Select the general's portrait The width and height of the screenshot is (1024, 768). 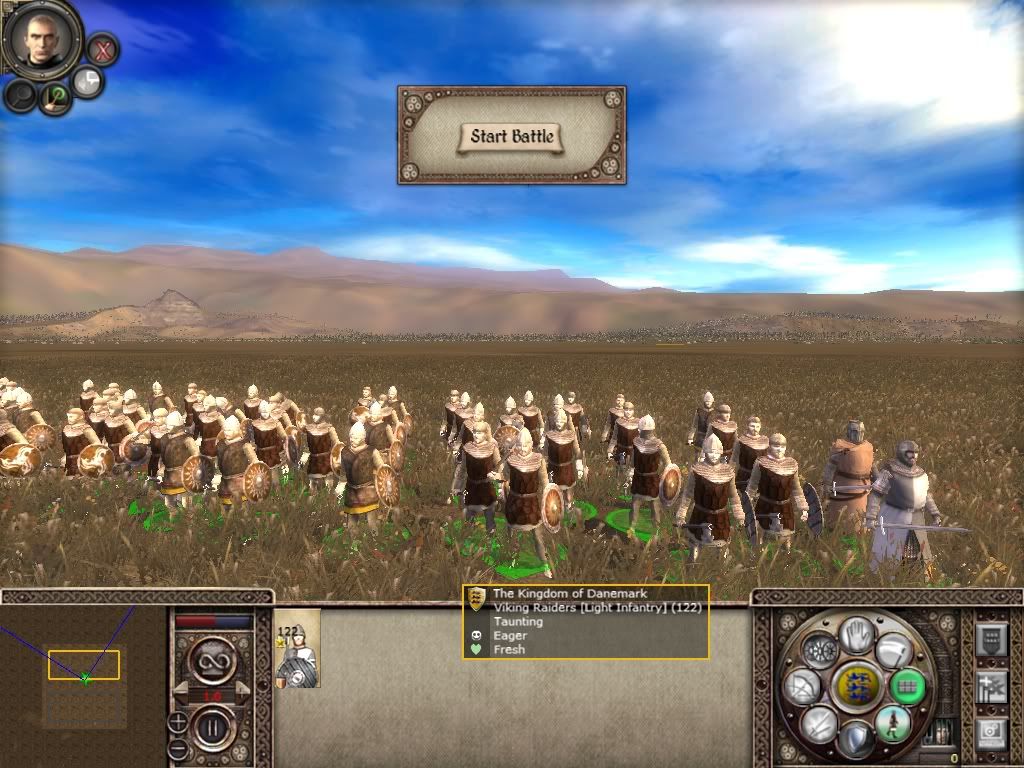41,39
